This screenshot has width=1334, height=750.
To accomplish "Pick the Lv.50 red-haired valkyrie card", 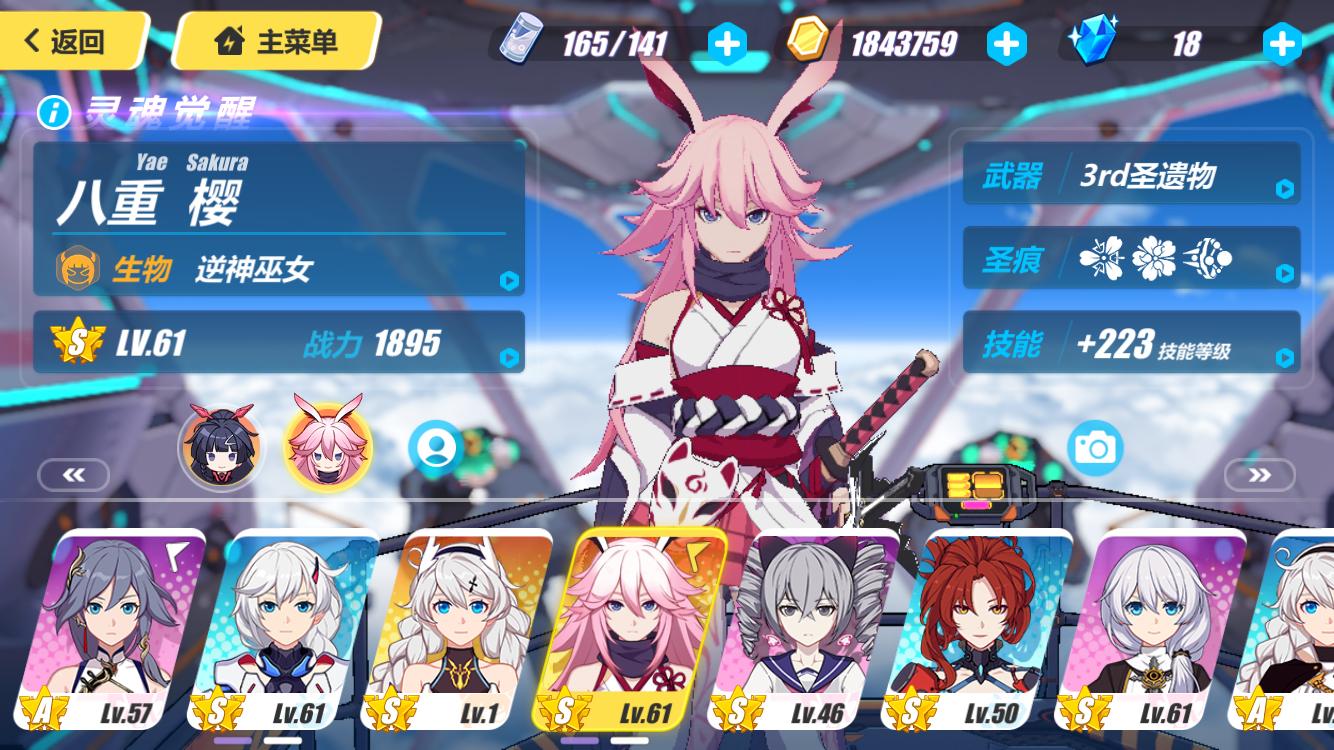I will (982, 630).
